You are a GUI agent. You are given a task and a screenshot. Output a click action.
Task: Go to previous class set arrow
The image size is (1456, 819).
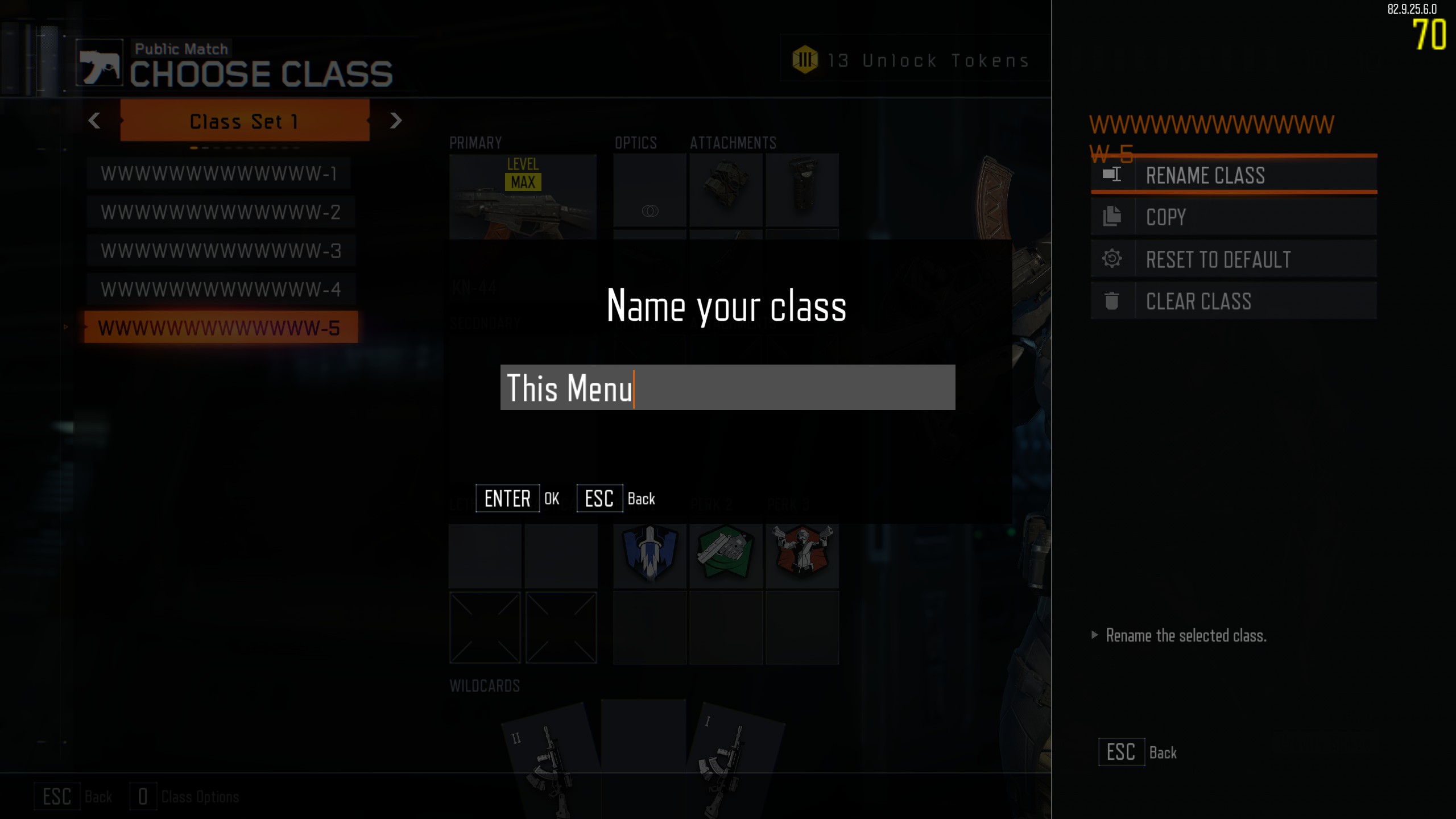point(94,121)
